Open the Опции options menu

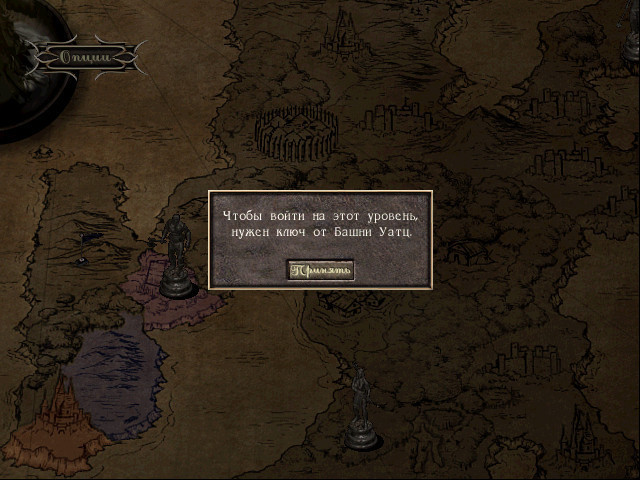tap(84, 57)
